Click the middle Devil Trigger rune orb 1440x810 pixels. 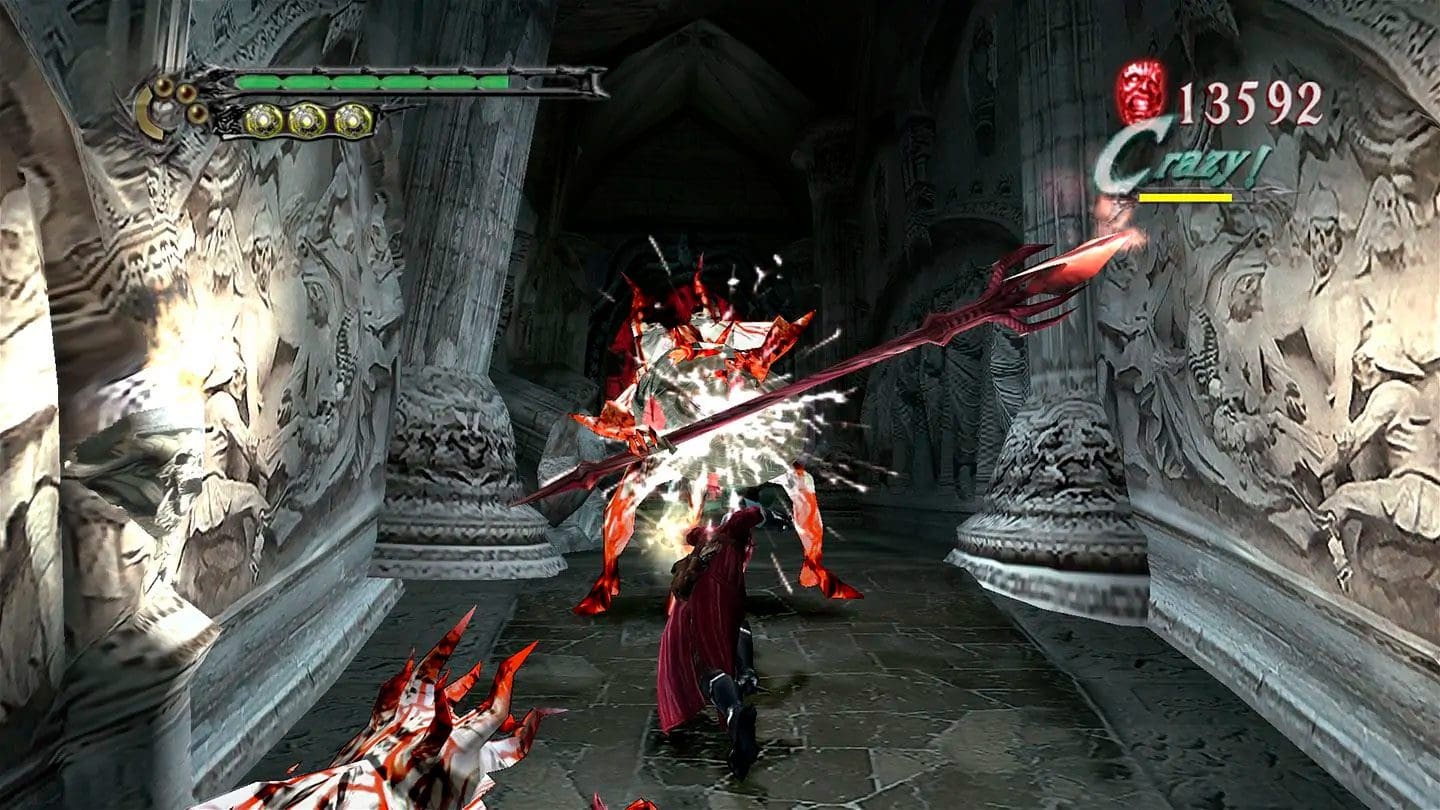pos(307,122)
